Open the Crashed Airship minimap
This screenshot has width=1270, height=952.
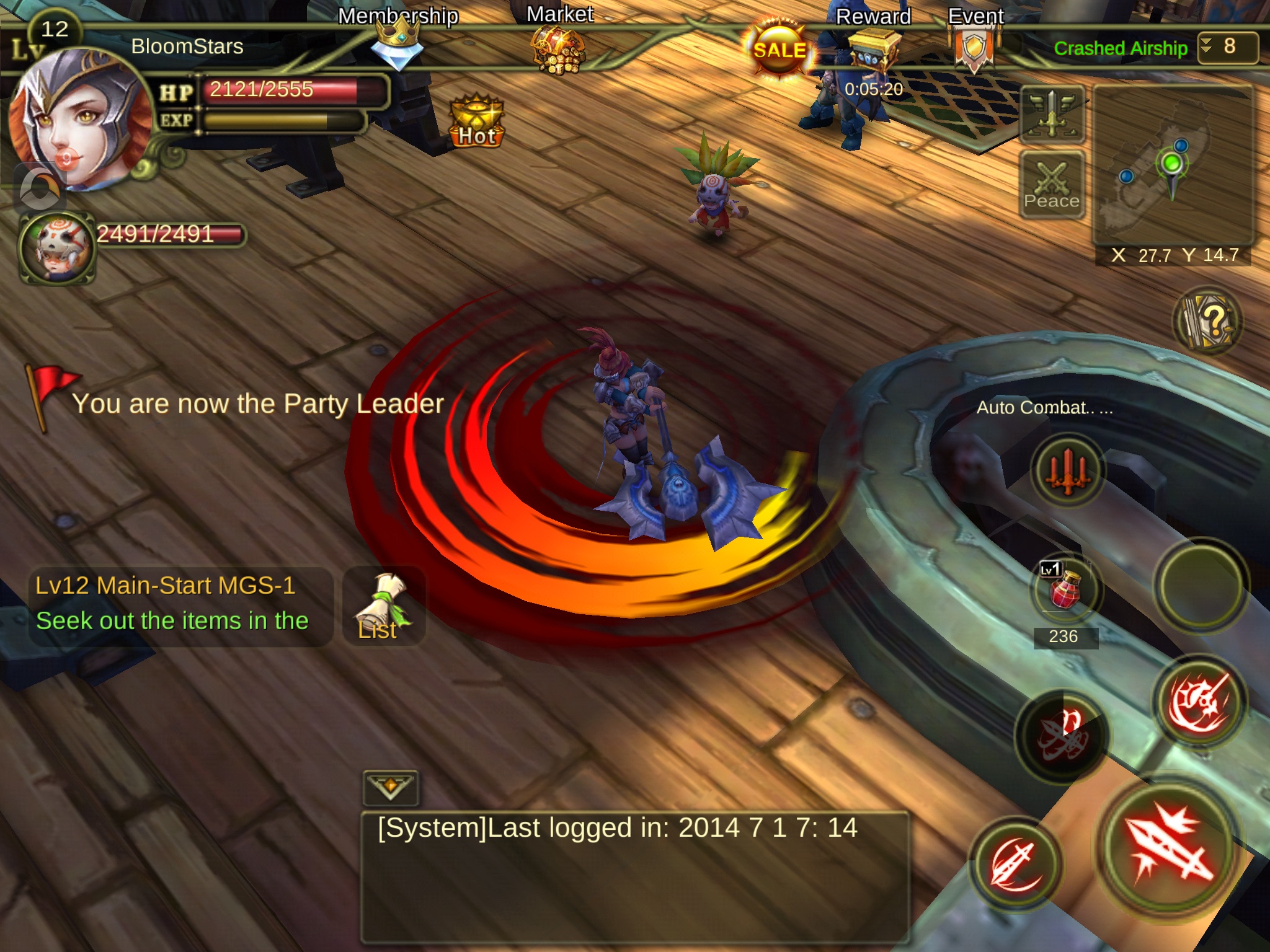pyautogui.click(x=1172, y=166)
